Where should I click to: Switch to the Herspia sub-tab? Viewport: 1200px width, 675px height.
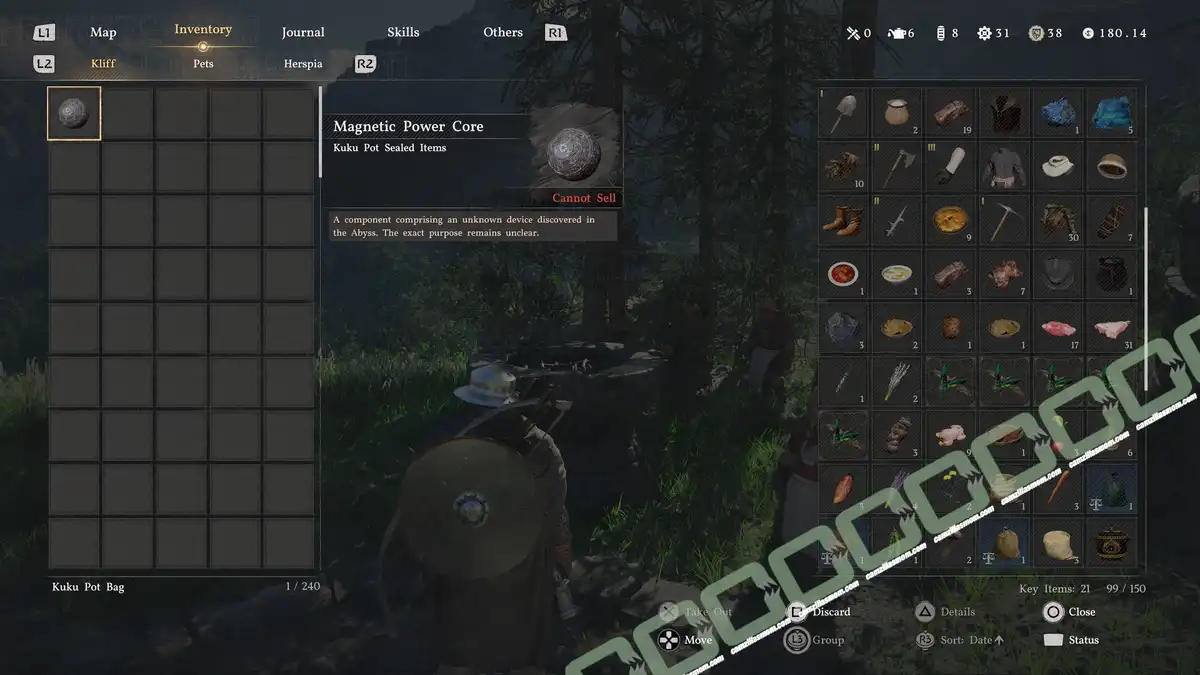pos(303,64)
